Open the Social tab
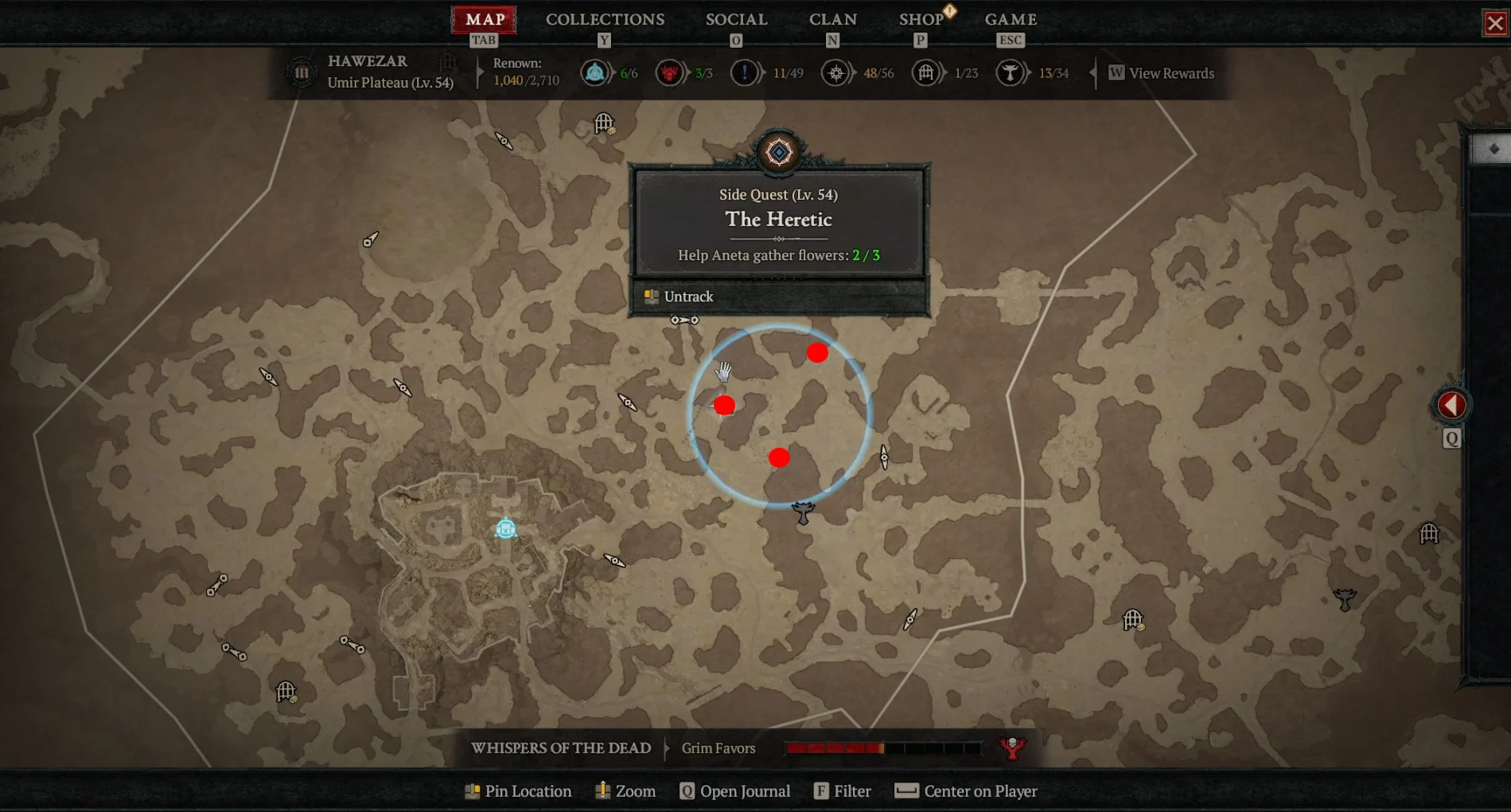1511x812 pixels. pyautogui.click(x=736, y=20)
